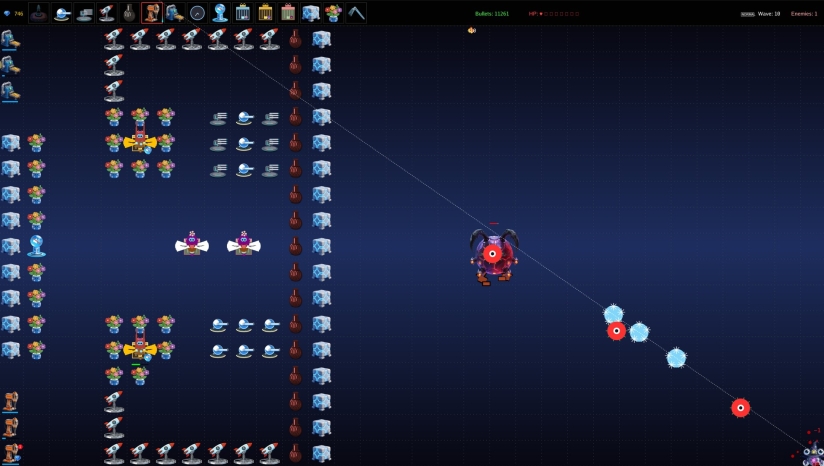Image resolution: width=824 pixels, height=466 pixels.
Task: Pick the blue machine build icon
Action: coord(174,13)
